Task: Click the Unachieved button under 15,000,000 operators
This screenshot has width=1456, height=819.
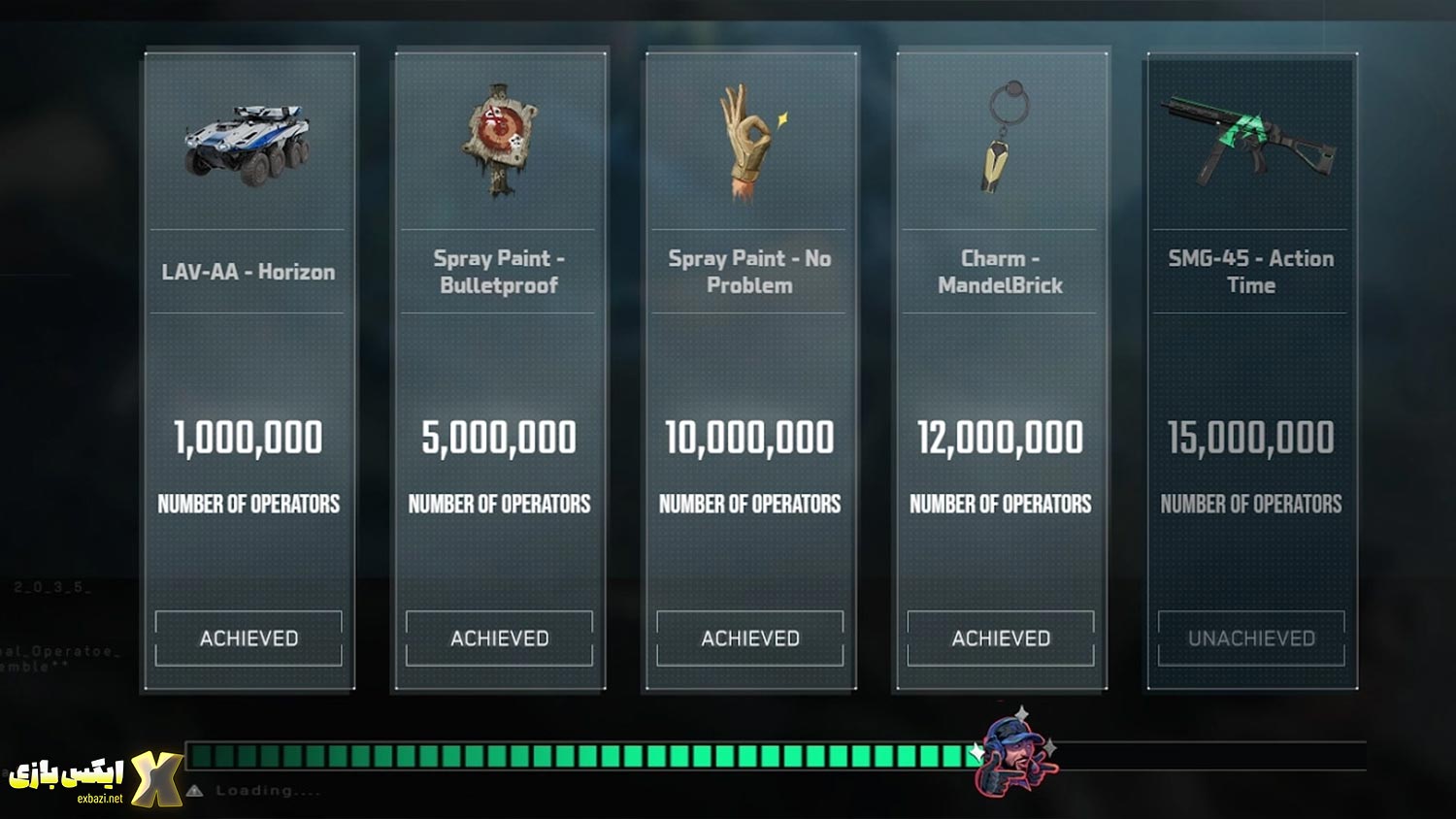Action: click(1250, 639)
